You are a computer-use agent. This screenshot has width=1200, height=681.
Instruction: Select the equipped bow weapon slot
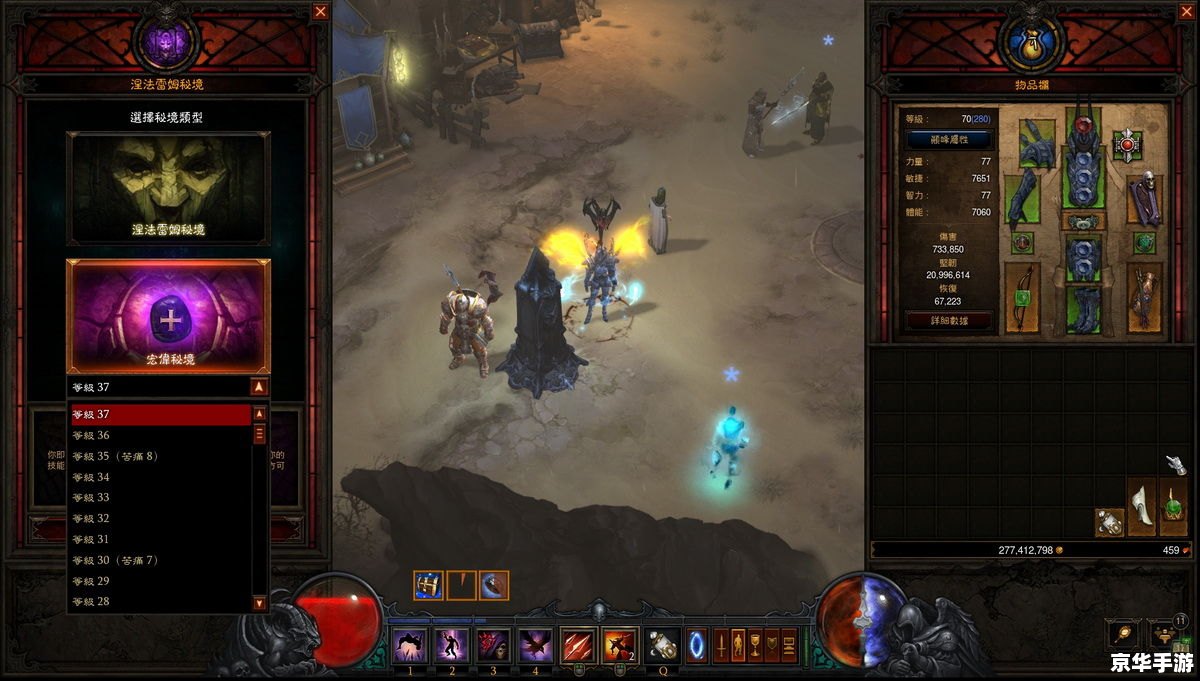1022,297
